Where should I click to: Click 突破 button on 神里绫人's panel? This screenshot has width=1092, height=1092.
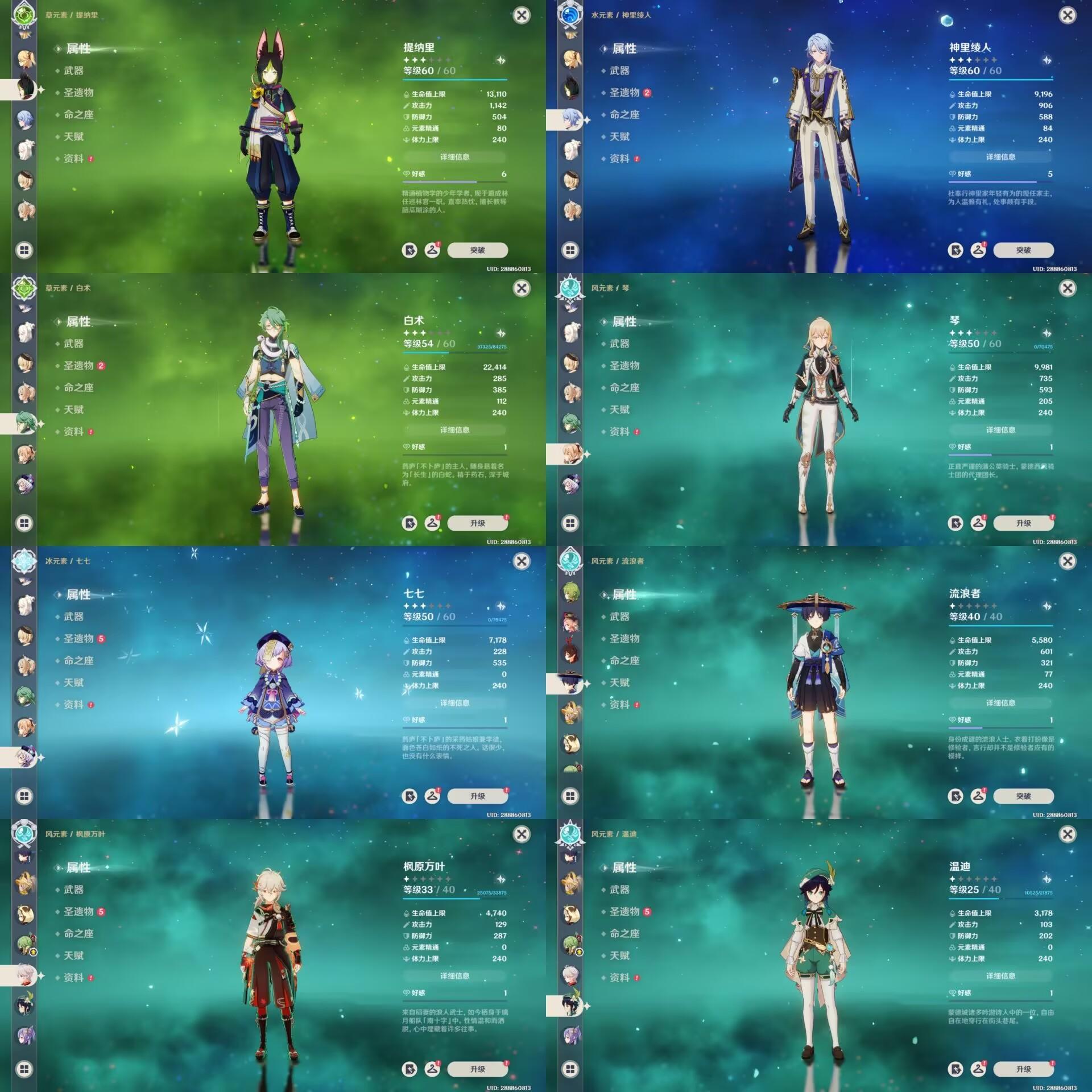click(1023, 250)
